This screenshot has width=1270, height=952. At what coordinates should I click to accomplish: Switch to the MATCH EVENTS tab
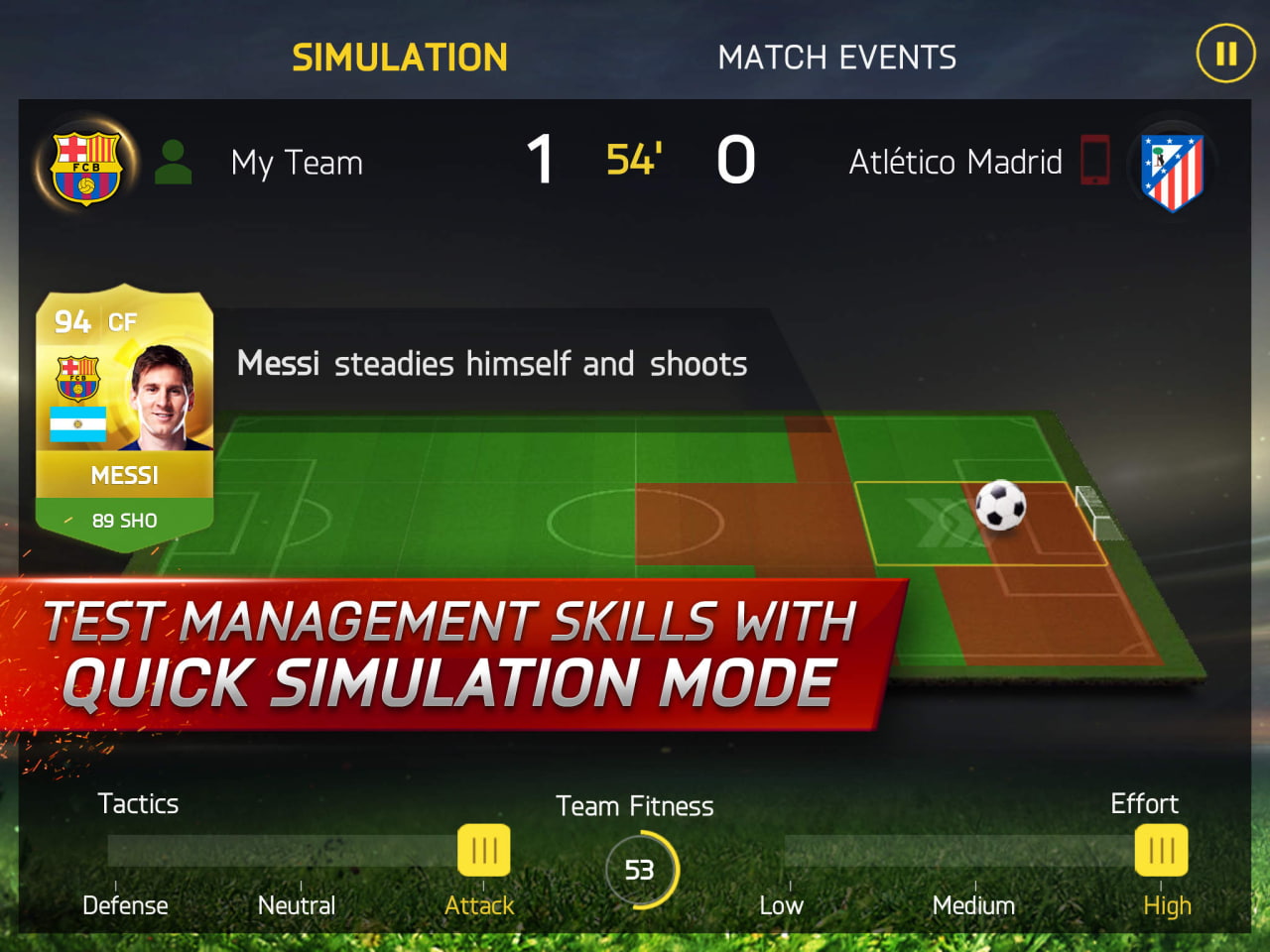coord(838,57)
